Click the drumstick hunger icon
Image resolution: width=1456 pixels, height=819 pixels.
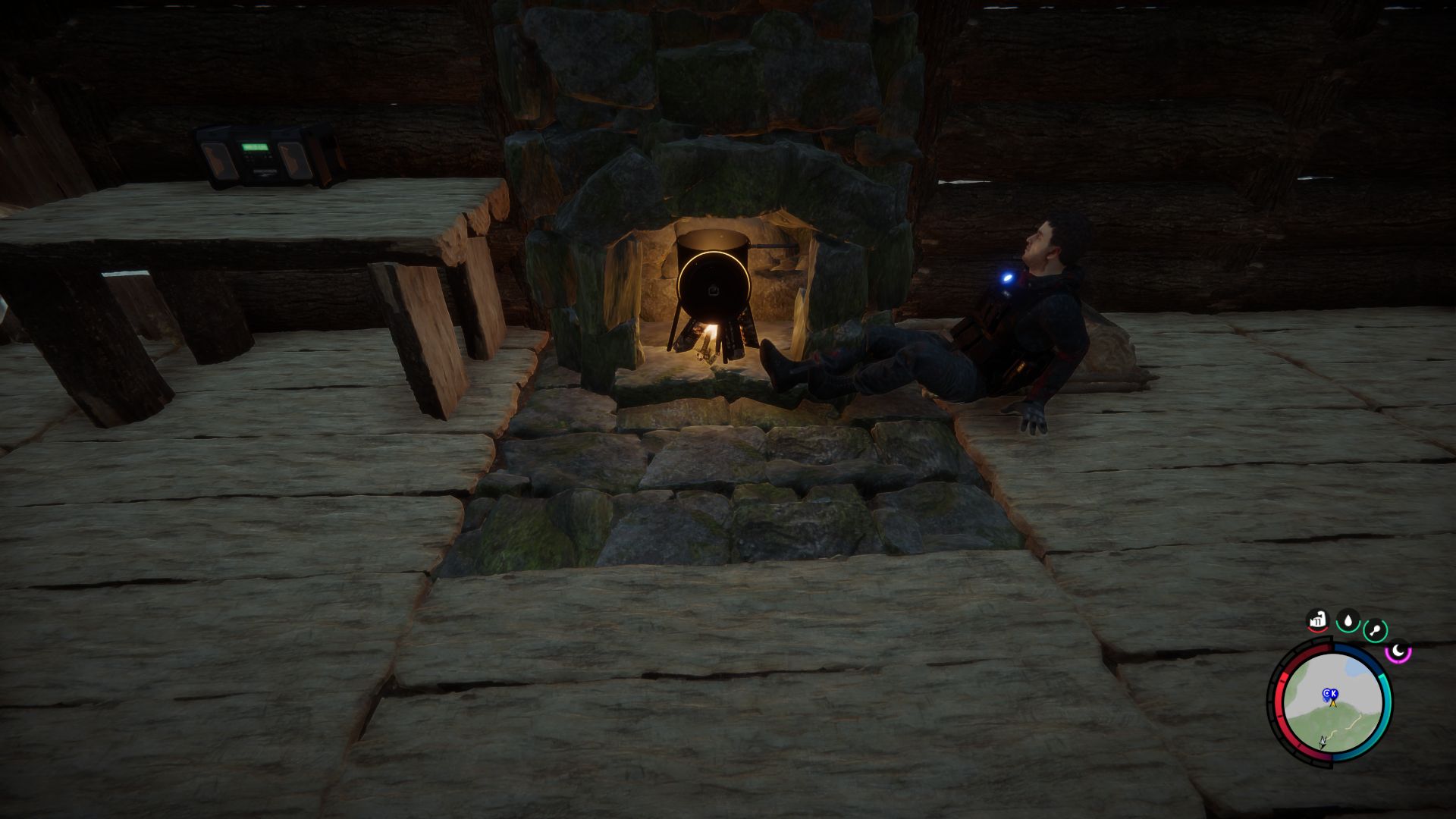point(1375,630)
